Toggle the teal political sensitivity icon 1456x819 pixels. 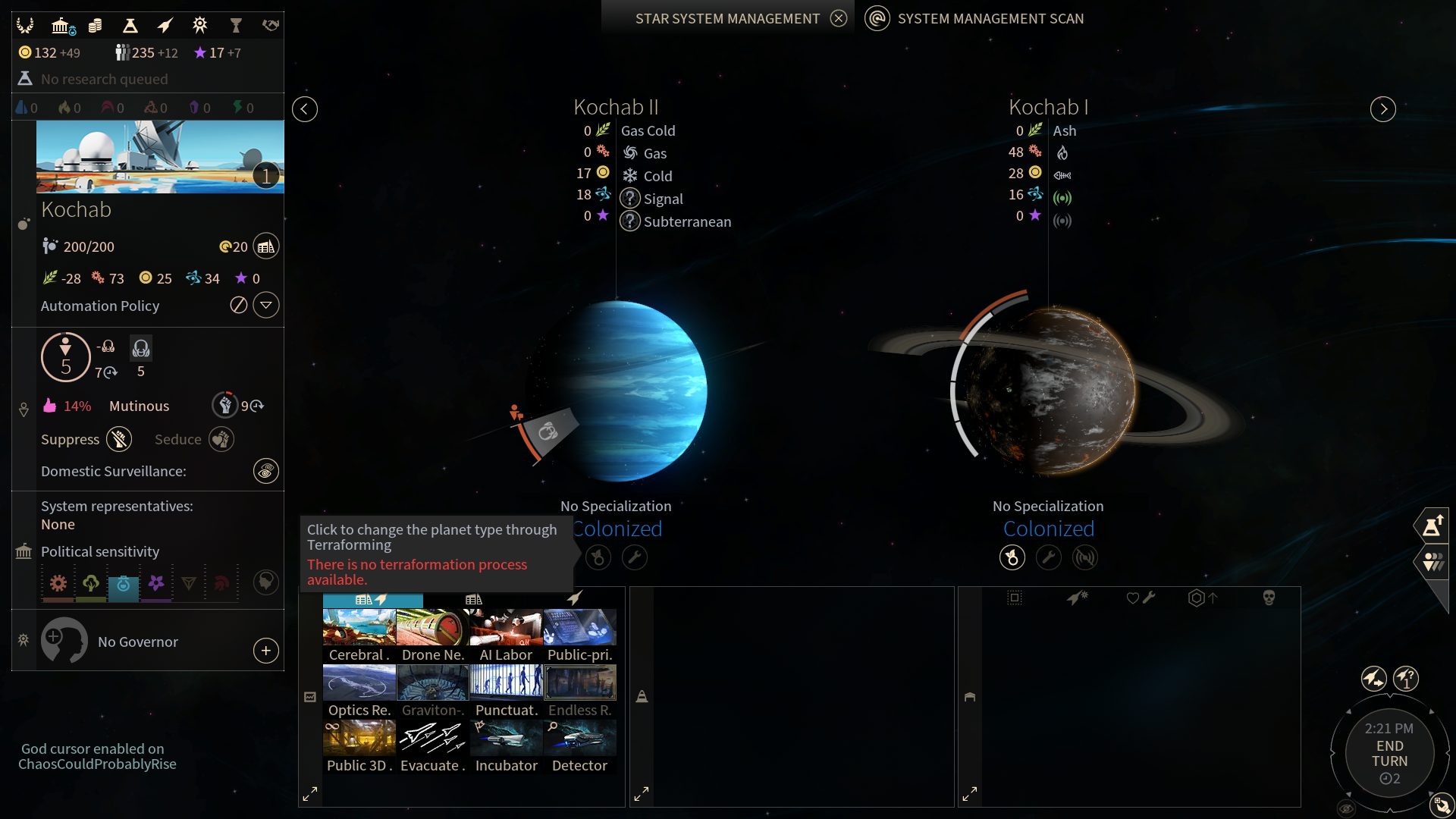click(x=124, y=584)
